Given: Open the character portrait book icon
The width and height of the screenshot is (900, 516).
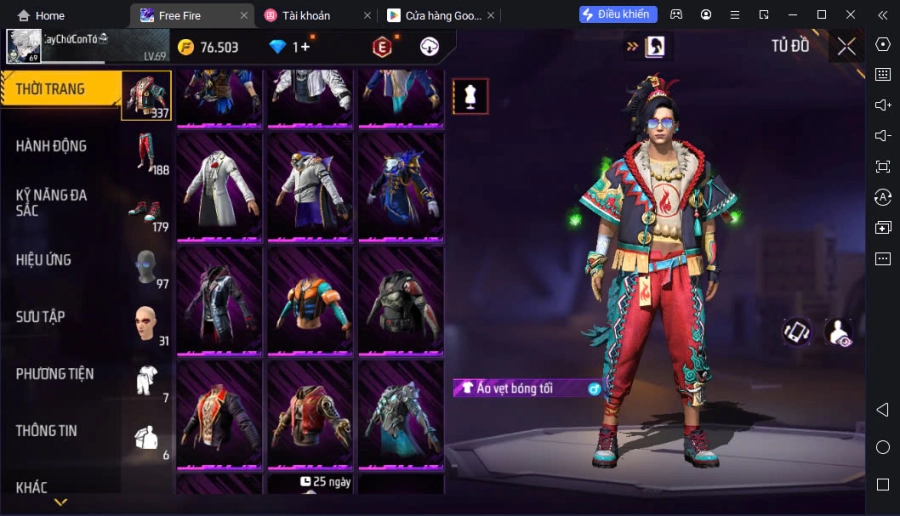Looking at the screenshot, I should click(655, 46).
